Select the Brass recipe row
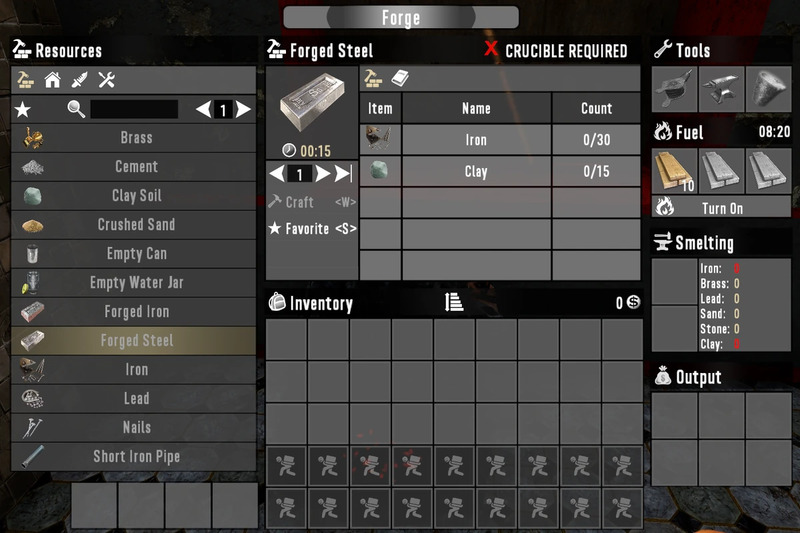Image resolution: width=800 pixels, height=533 pixels. pyautogui.click(x=135, y=138)
